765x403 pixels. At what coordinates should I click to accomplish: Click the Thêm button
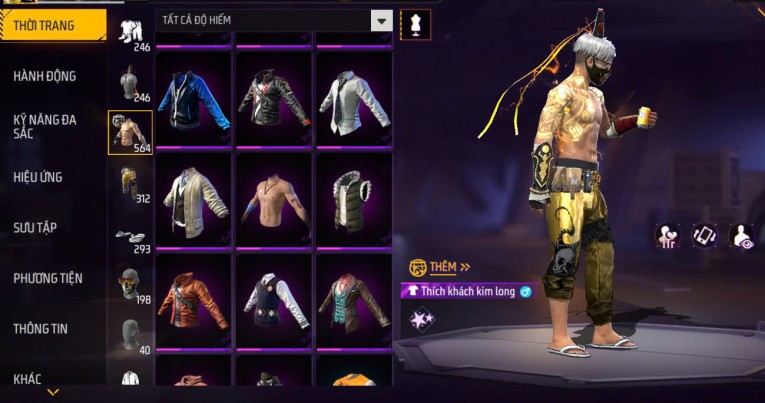pyautogui.click(x=440, y=267)
